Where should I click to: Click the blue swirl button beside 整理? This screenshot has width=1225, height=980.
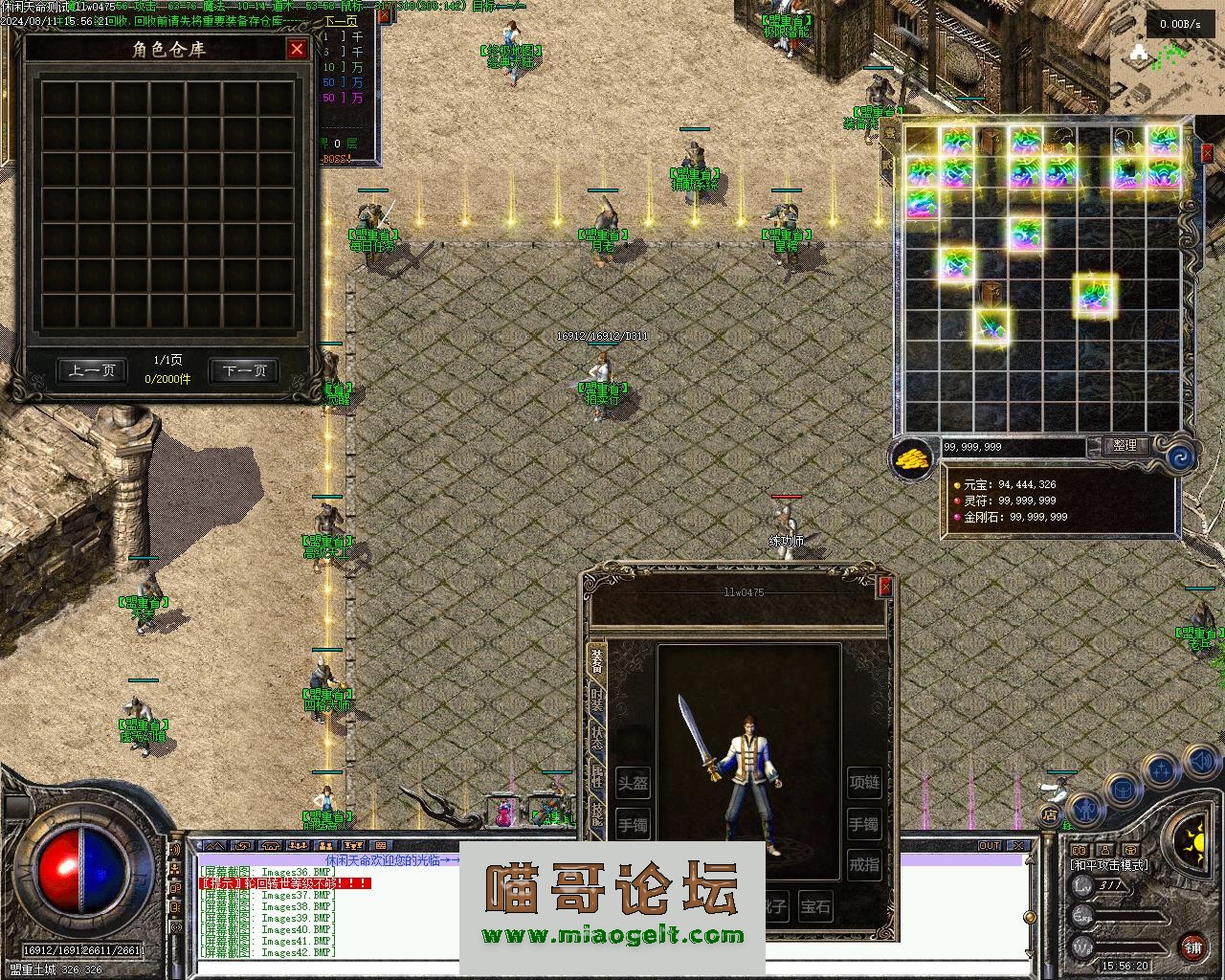[1176, 457]
